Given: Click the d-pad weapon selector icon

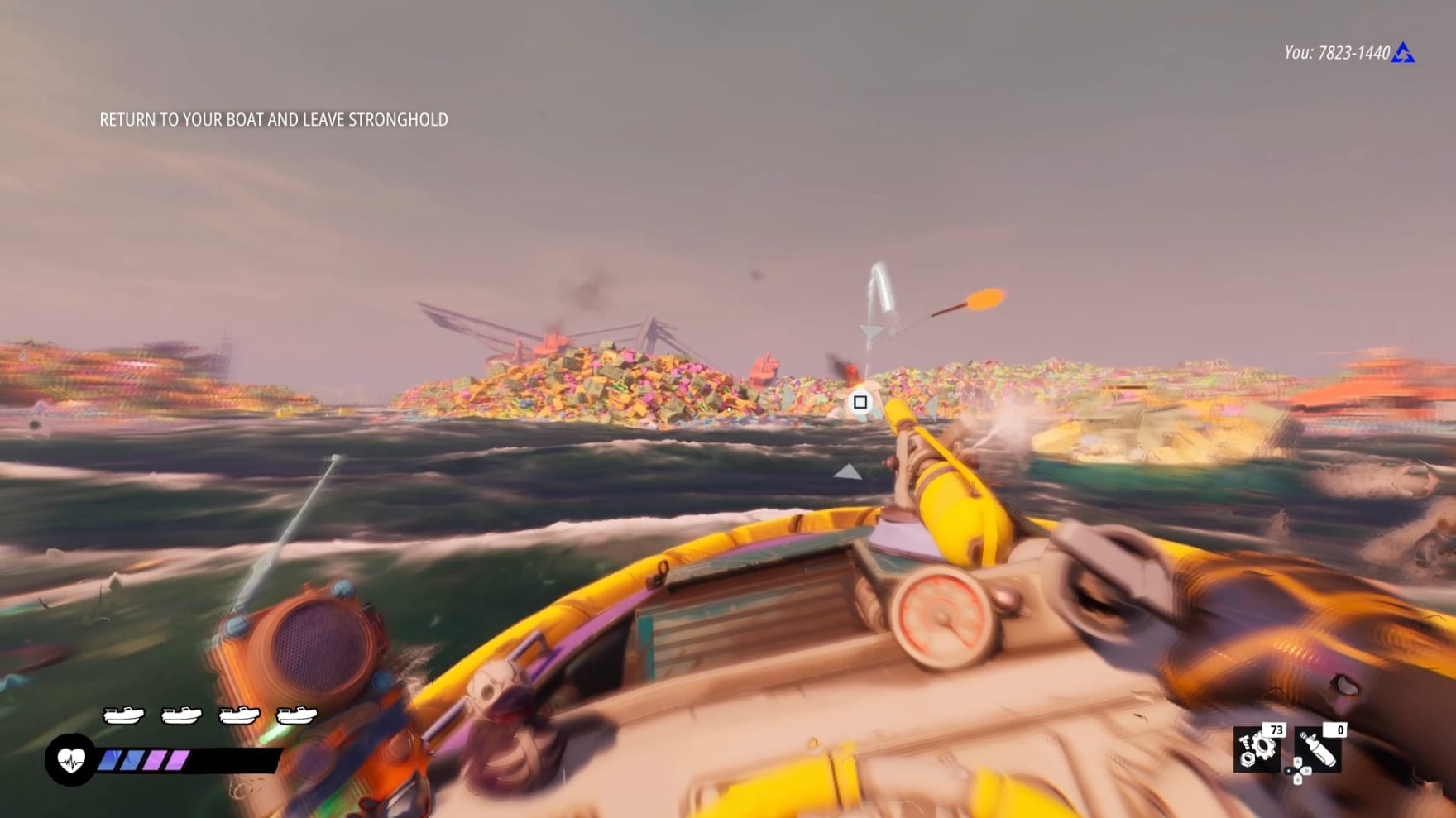Looking at the screenshot, I should coord(1299,772).
